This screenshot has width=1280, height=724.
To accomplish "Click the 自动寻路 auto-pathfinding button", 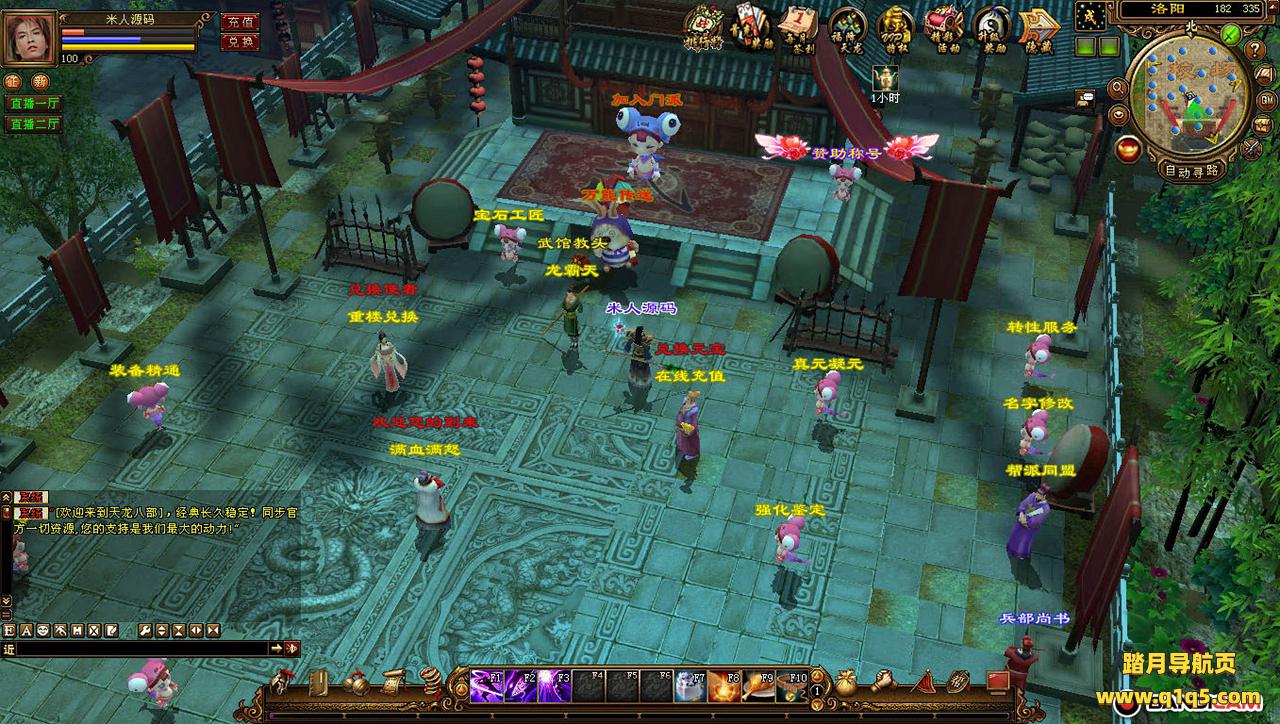I will point(1190,170).
